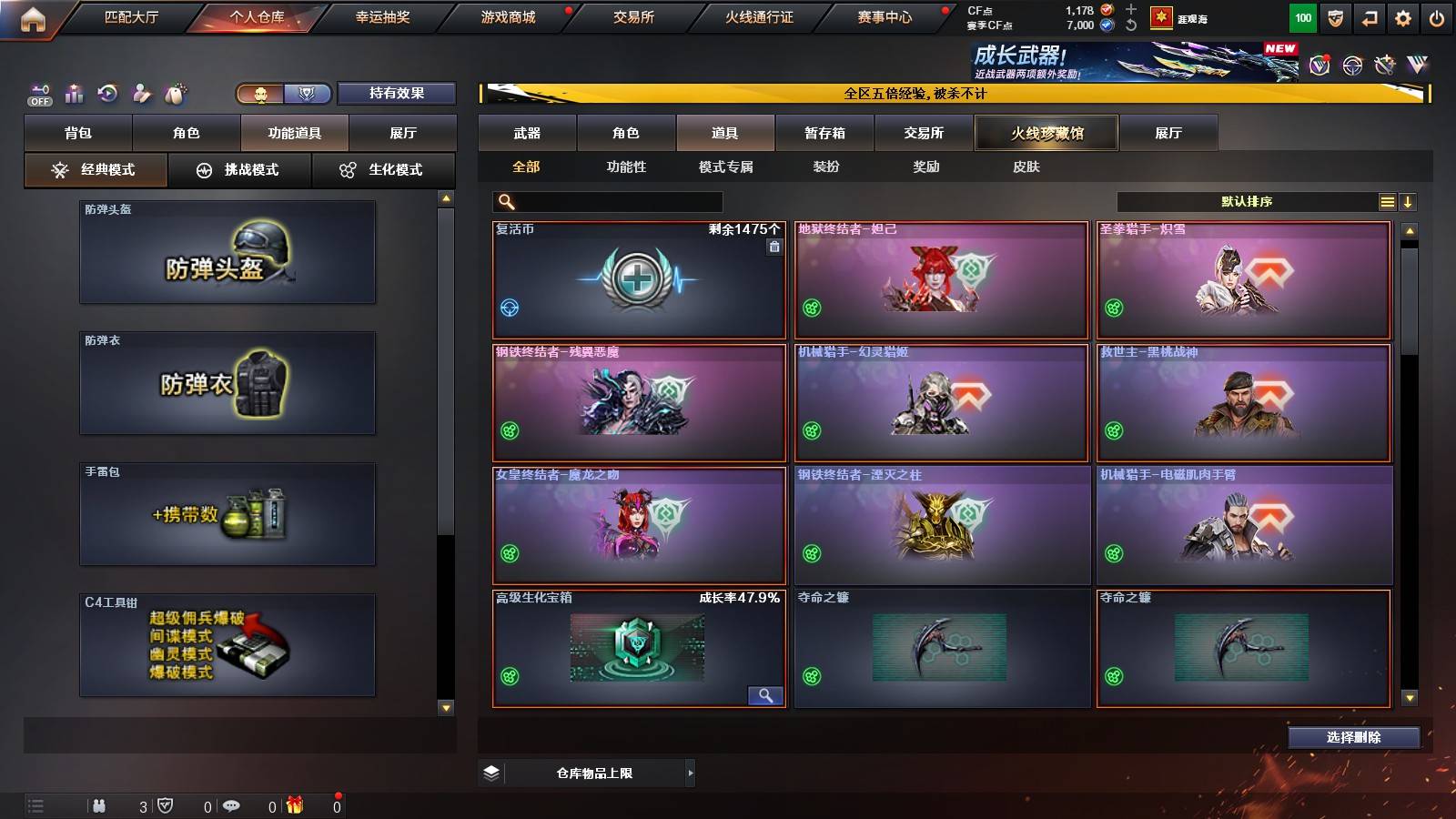Switch to the 火线珍藏馆 tab

tap(1046, 133)
